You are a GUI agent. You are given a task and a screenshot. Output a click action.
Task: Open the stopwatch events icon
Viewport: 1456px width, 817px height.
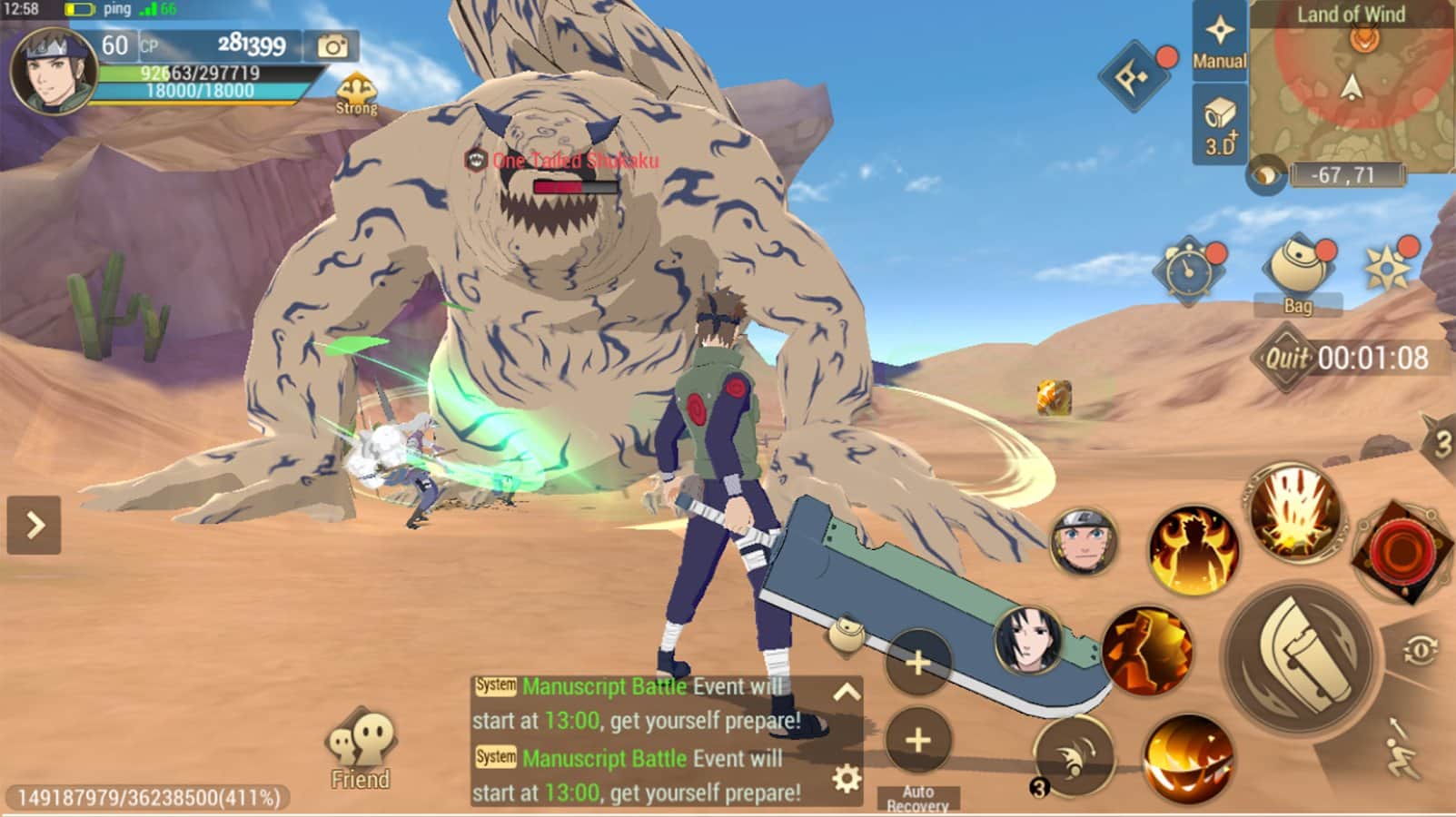(1188, 270)
